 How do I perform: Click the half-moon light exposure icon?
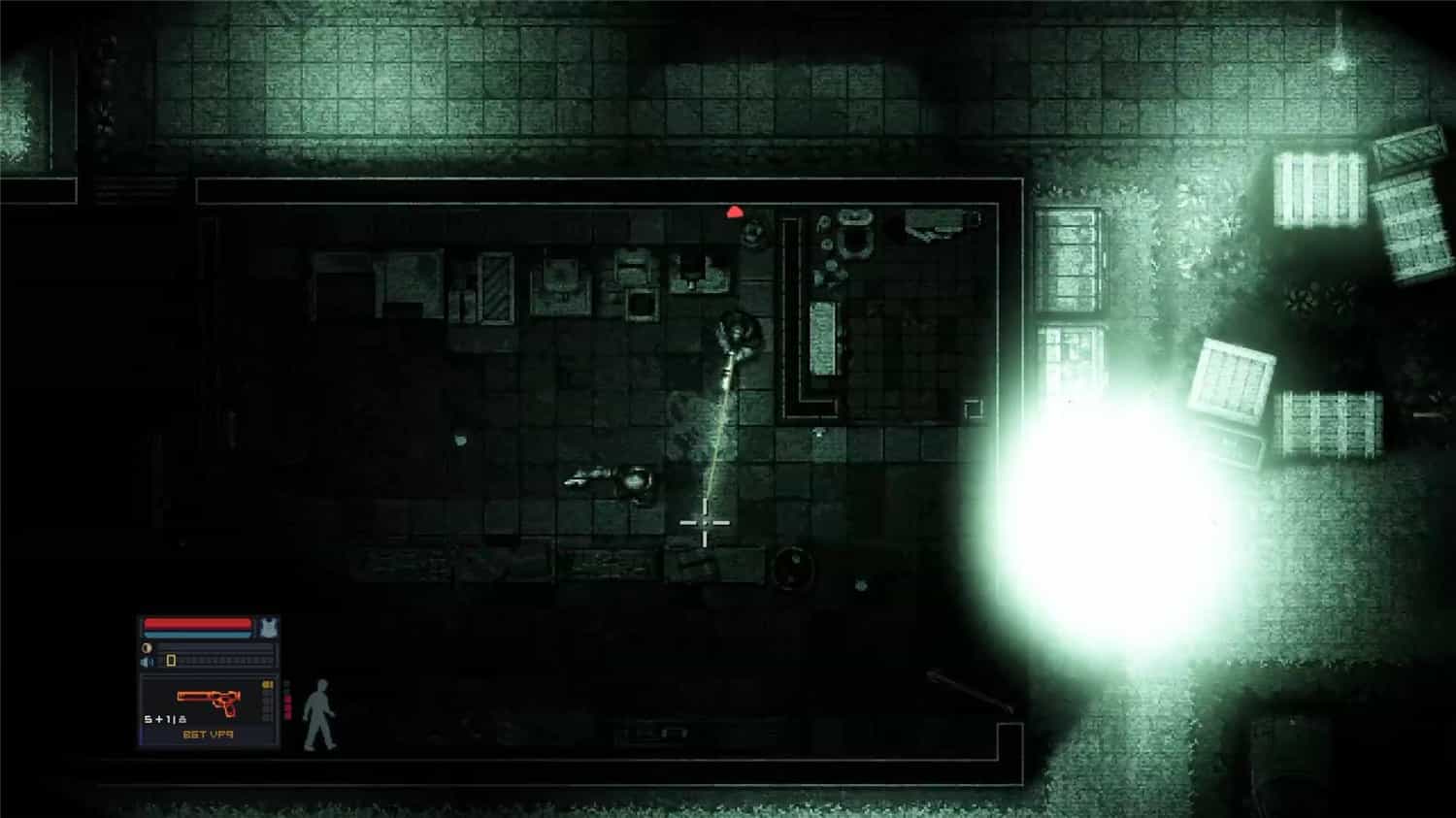pos(148,646)
